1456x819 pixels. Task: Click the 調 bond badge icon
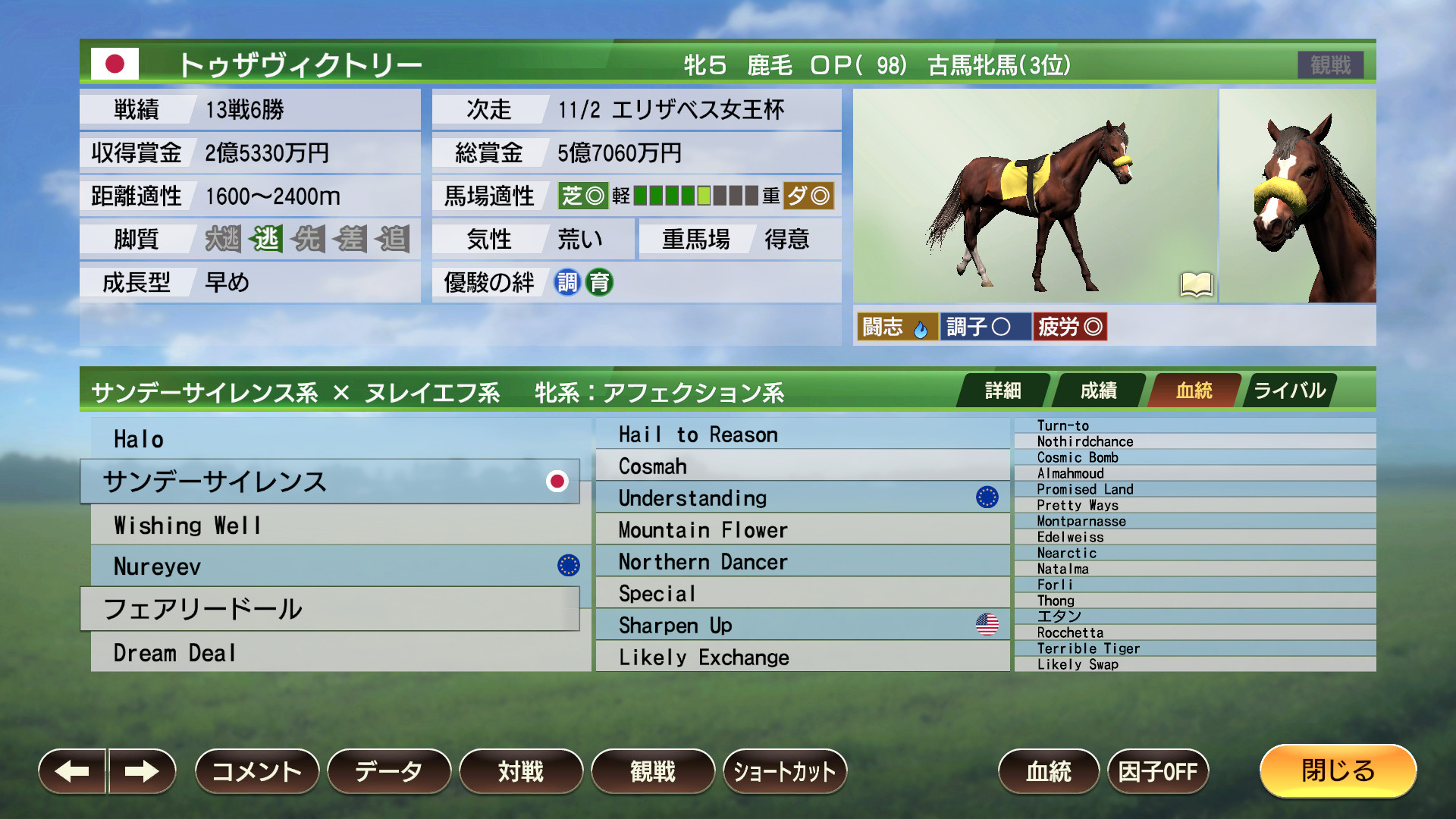point(565,282)
